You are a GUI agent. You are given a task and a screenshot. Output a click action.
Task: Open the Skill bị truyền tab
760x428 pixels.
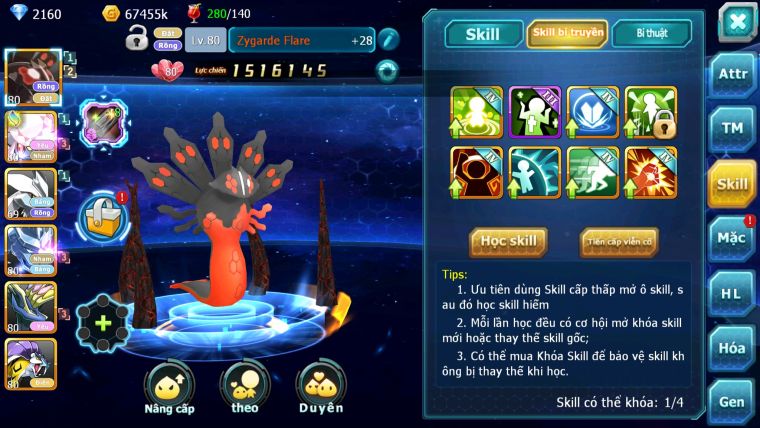coord(567,34)
